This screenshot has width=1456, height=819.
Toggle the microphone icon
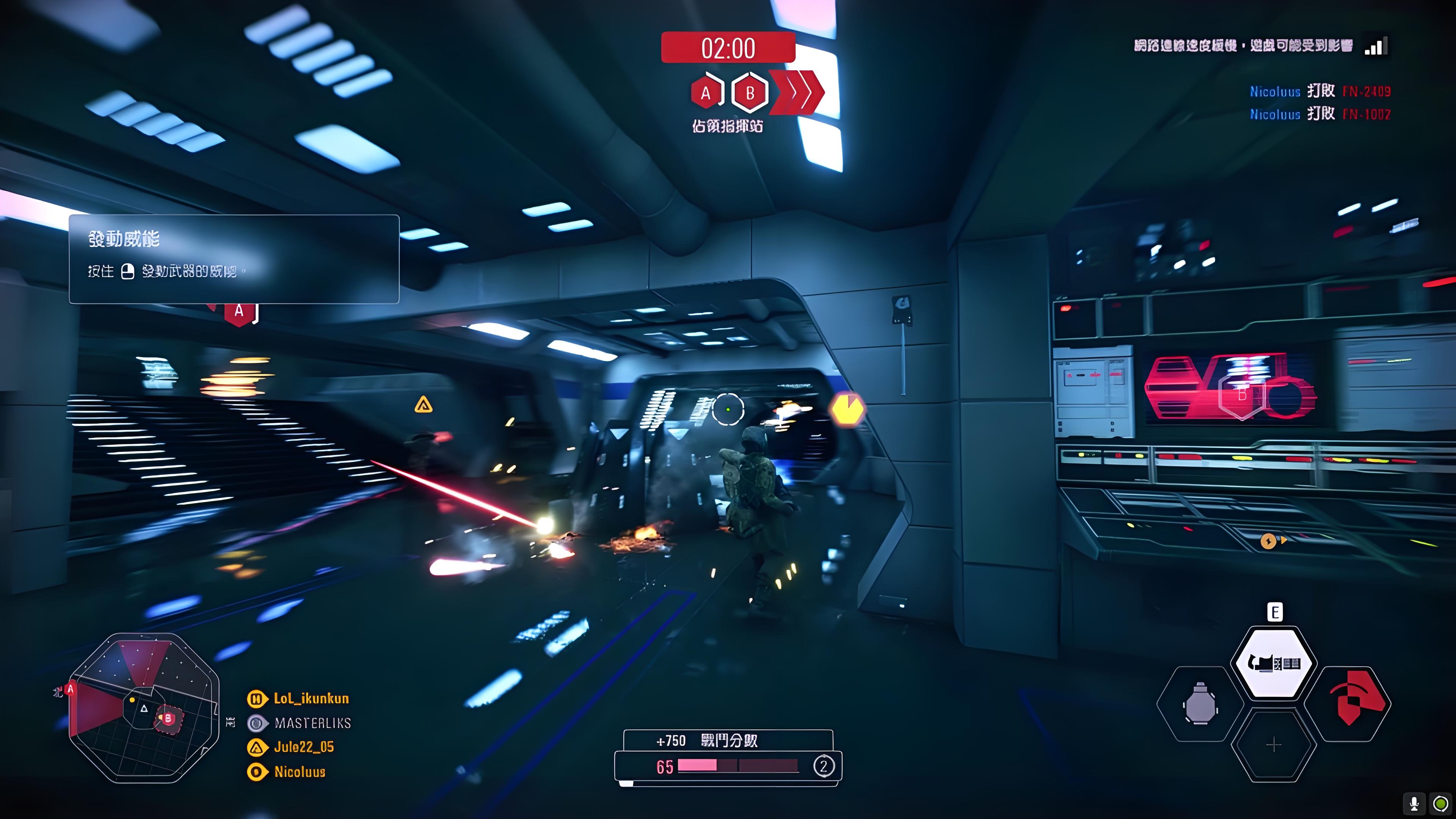1414,803
